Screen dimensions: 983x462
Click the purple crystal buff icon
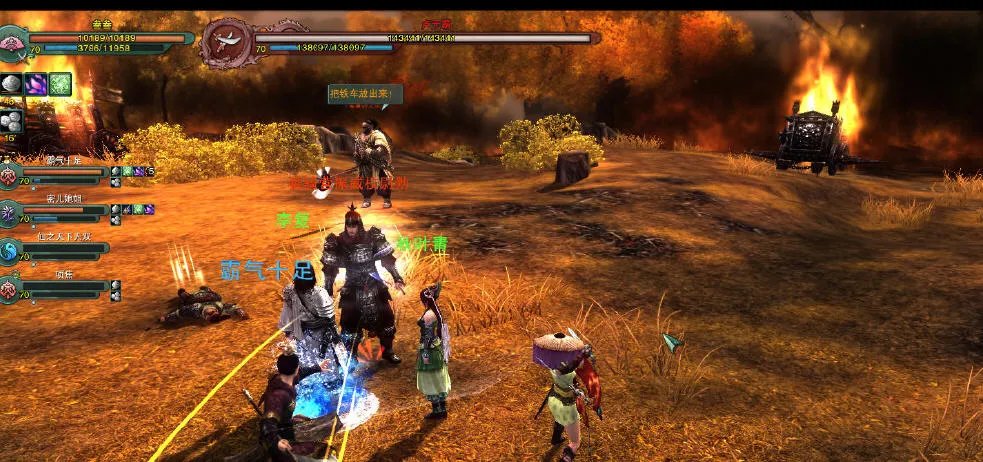[36, 84]
